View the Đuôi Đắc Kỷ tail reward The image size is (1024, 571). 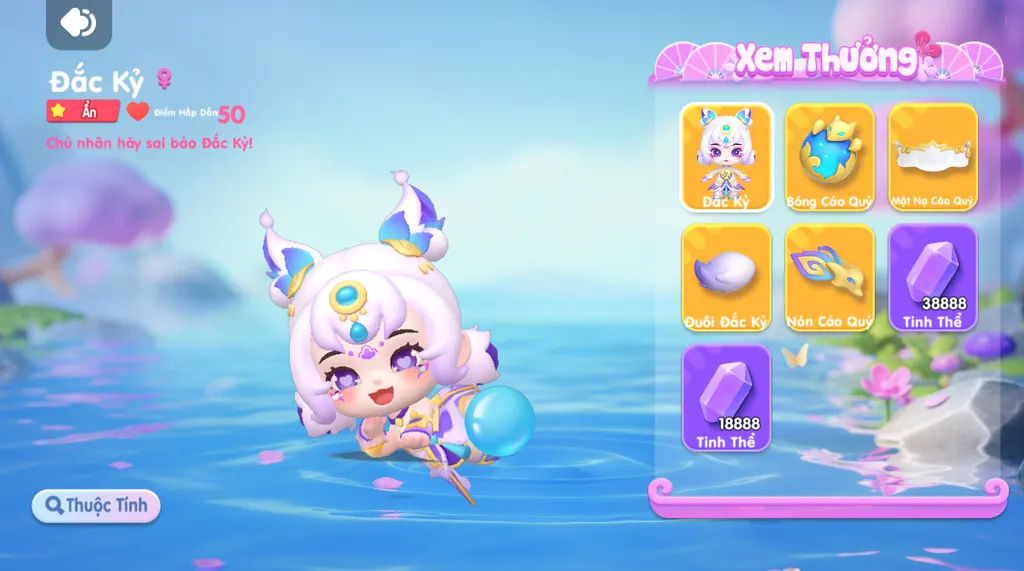[726, 277]
